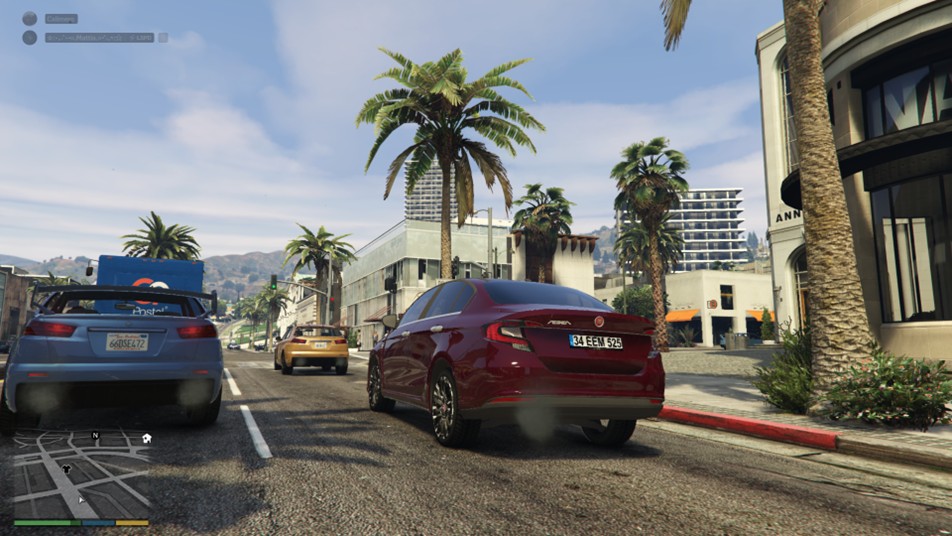Select the white safehouse marker on minimap
The height and width of the screenshot is (536, 952).
[x=146, y=438]
